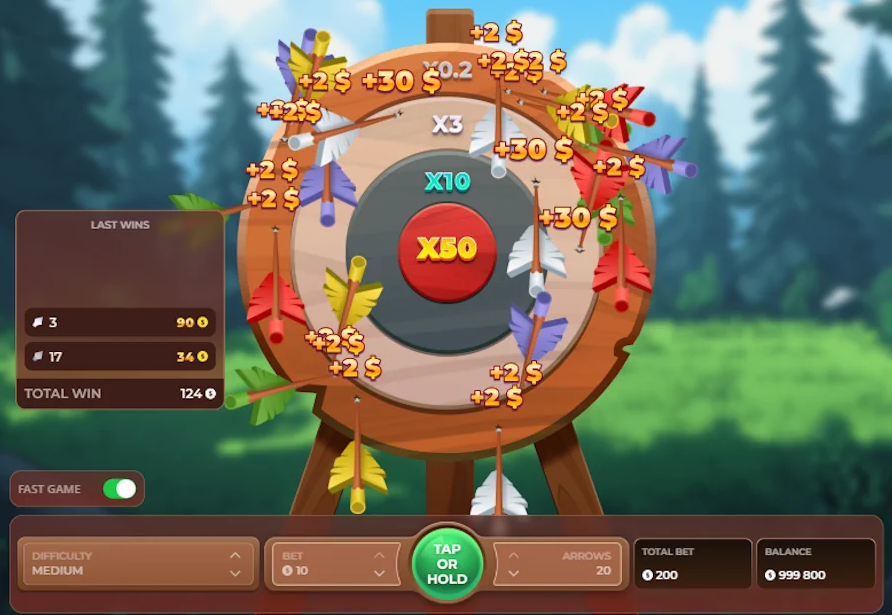Viewport: 892px width, 615px height.
Task: Lower difficulty with the down arrow
Action: pyautogui.click(x=235, y=573)
